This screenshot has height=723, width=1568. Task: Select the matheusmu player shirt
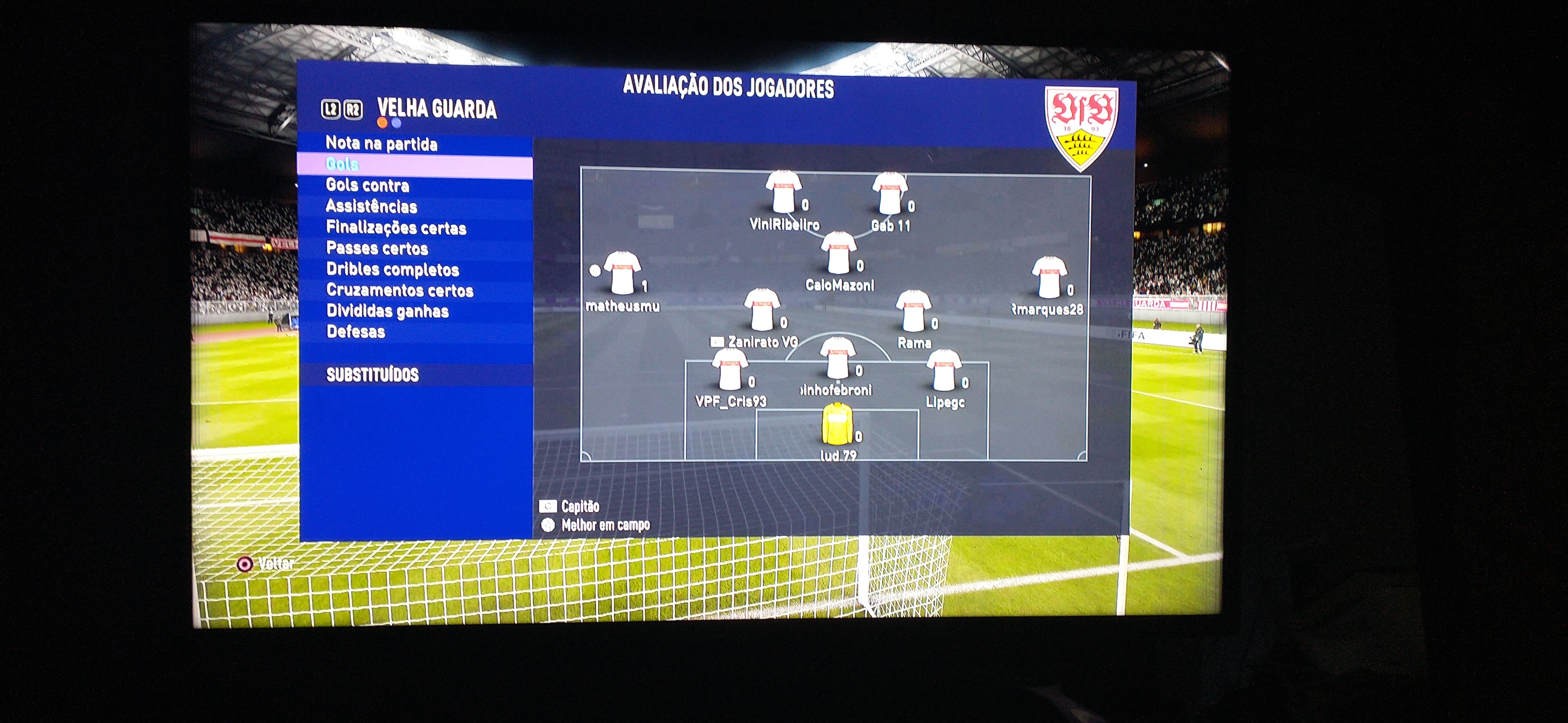click(x=622, y=273)
